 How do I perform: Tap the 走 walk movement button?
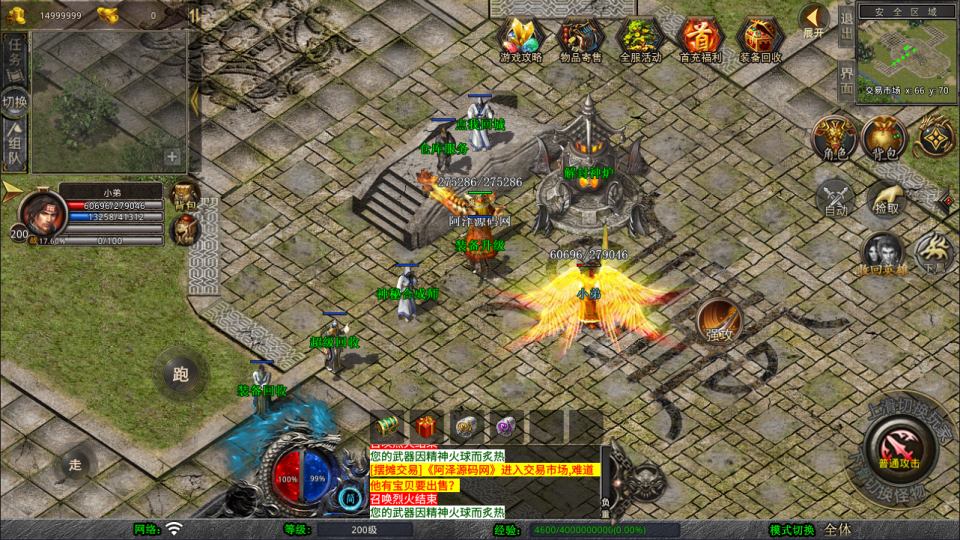pos(75,463)
